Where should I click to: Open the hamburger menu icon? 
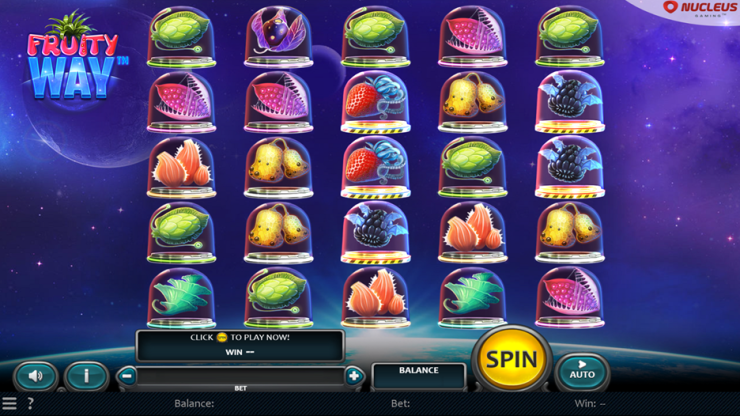[9, 404]
